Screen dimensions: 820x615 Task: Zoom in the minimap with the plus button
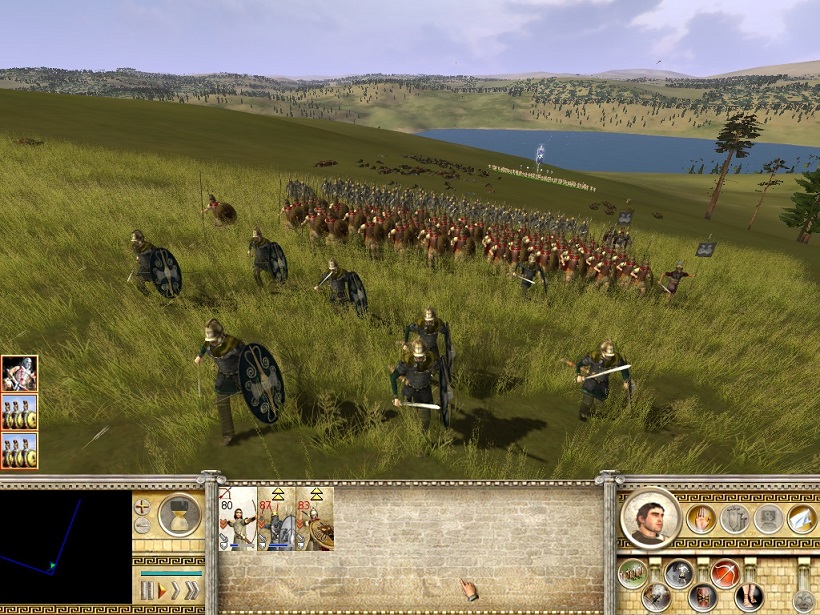tap(143, 507)
